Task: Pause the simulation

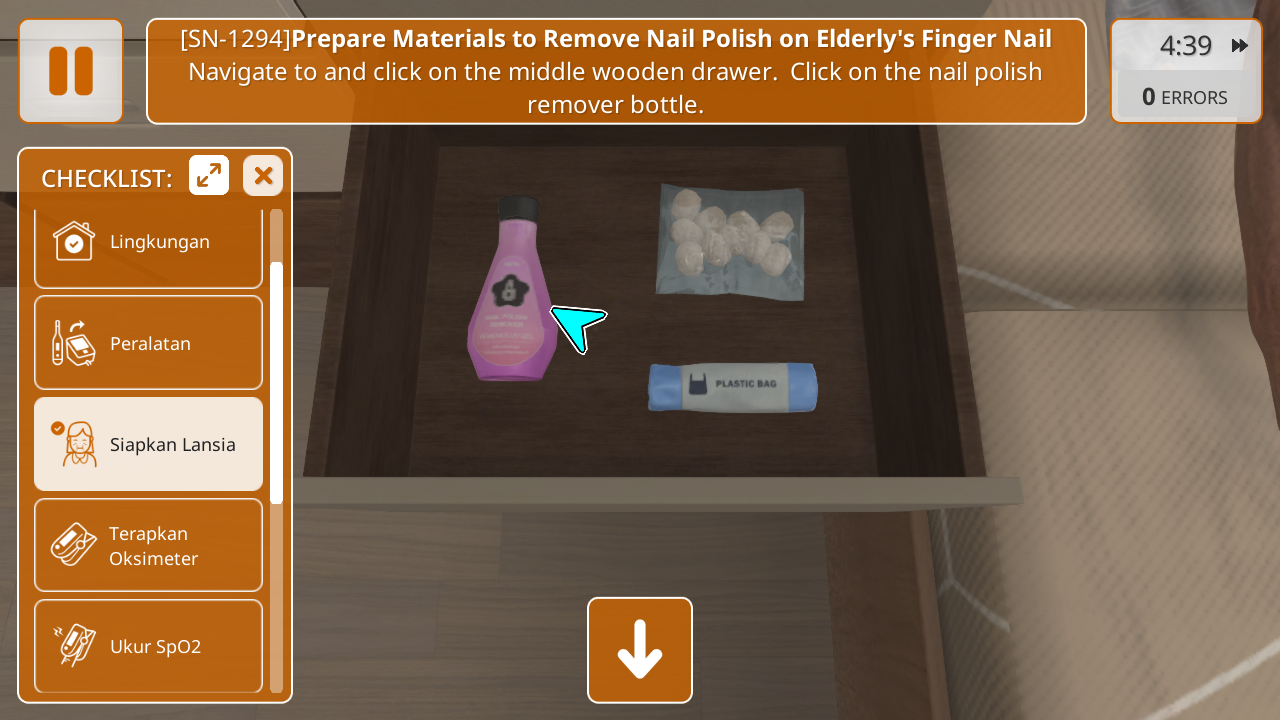Action: click(x=71, y=71)
